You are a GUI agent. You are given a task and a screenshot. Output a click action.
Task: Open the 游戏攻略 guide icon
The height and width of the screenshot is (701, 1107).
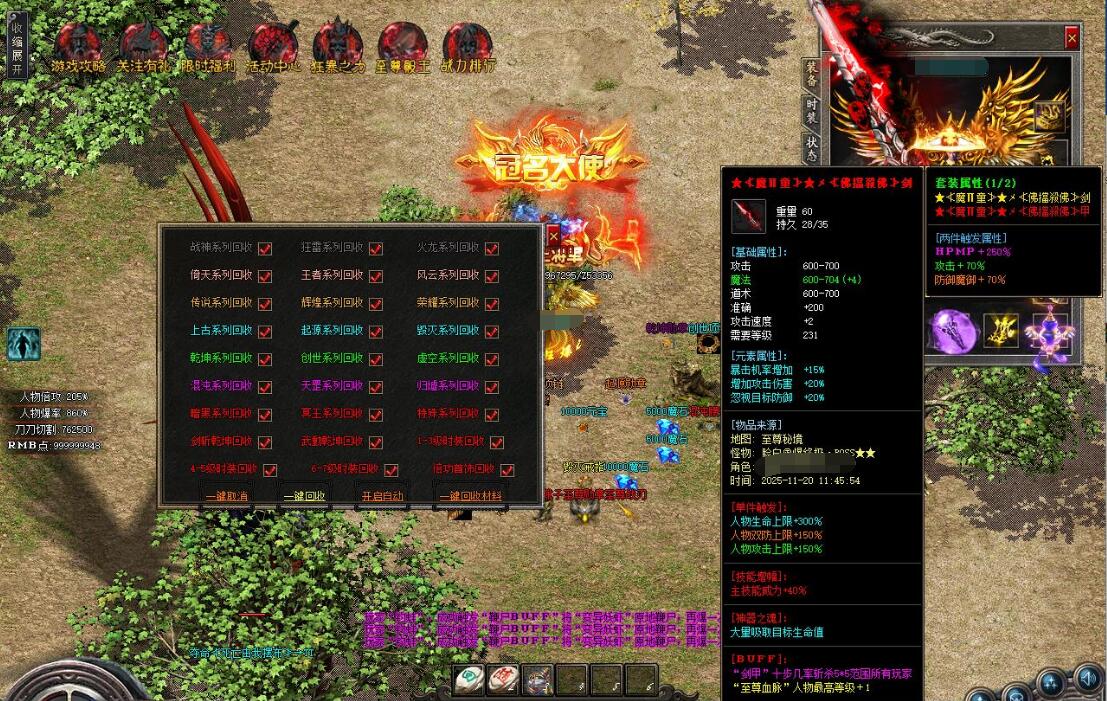click(x=77, y=48)
